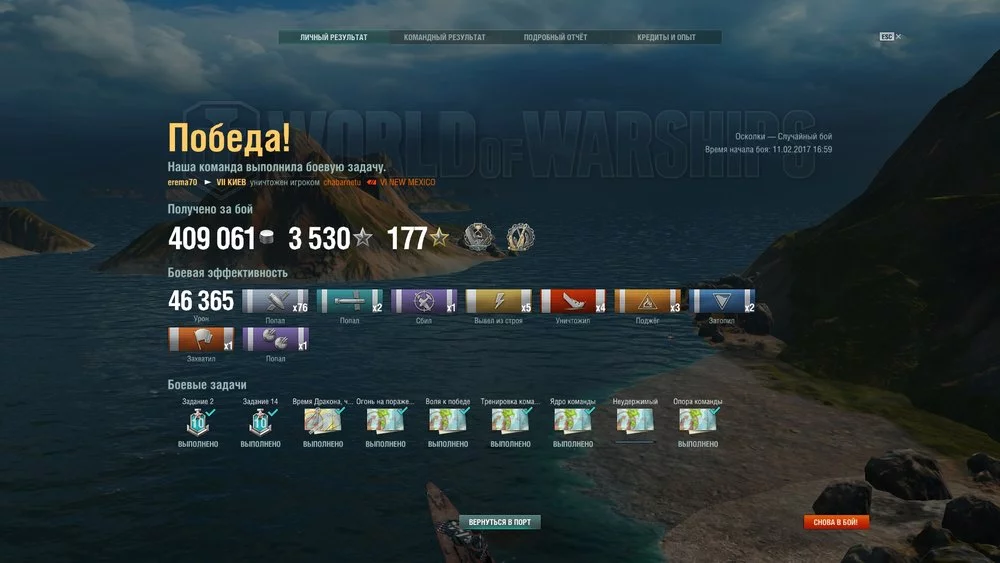Start another battle with Снова в бой

coord(836,522)
